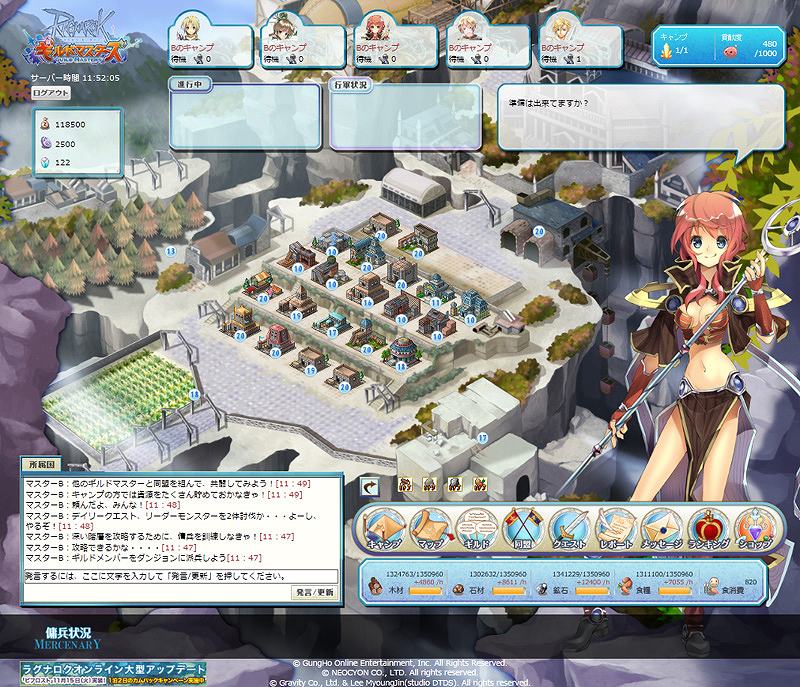Open the レポート (Report) menu
This screenshot has width=800, height=687.
[x=615, y=529]
